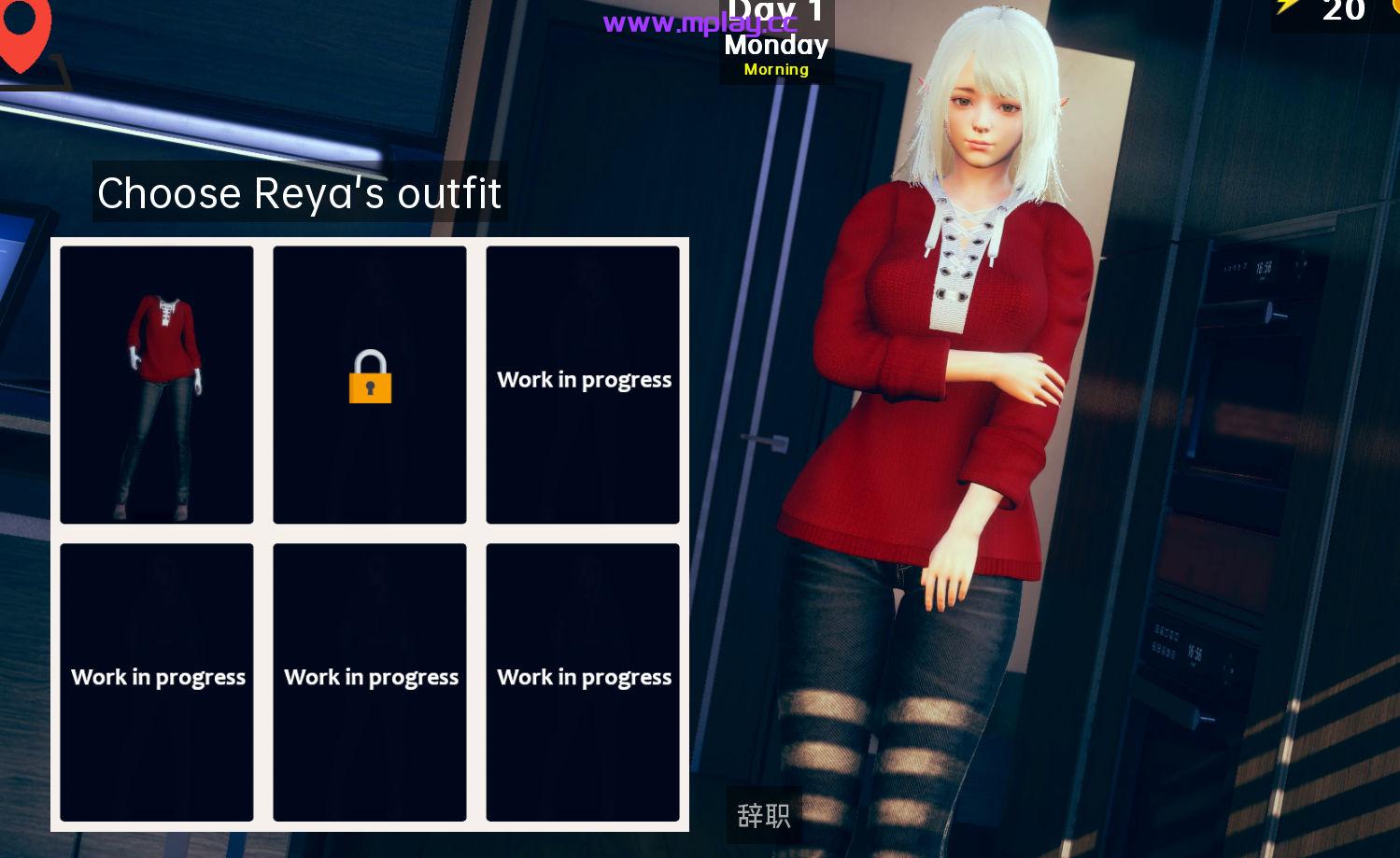Click the bottom-right Work in progress slot
Image resolution: width=1400 pixels, height=858 pixels.
tap(583, 682)
